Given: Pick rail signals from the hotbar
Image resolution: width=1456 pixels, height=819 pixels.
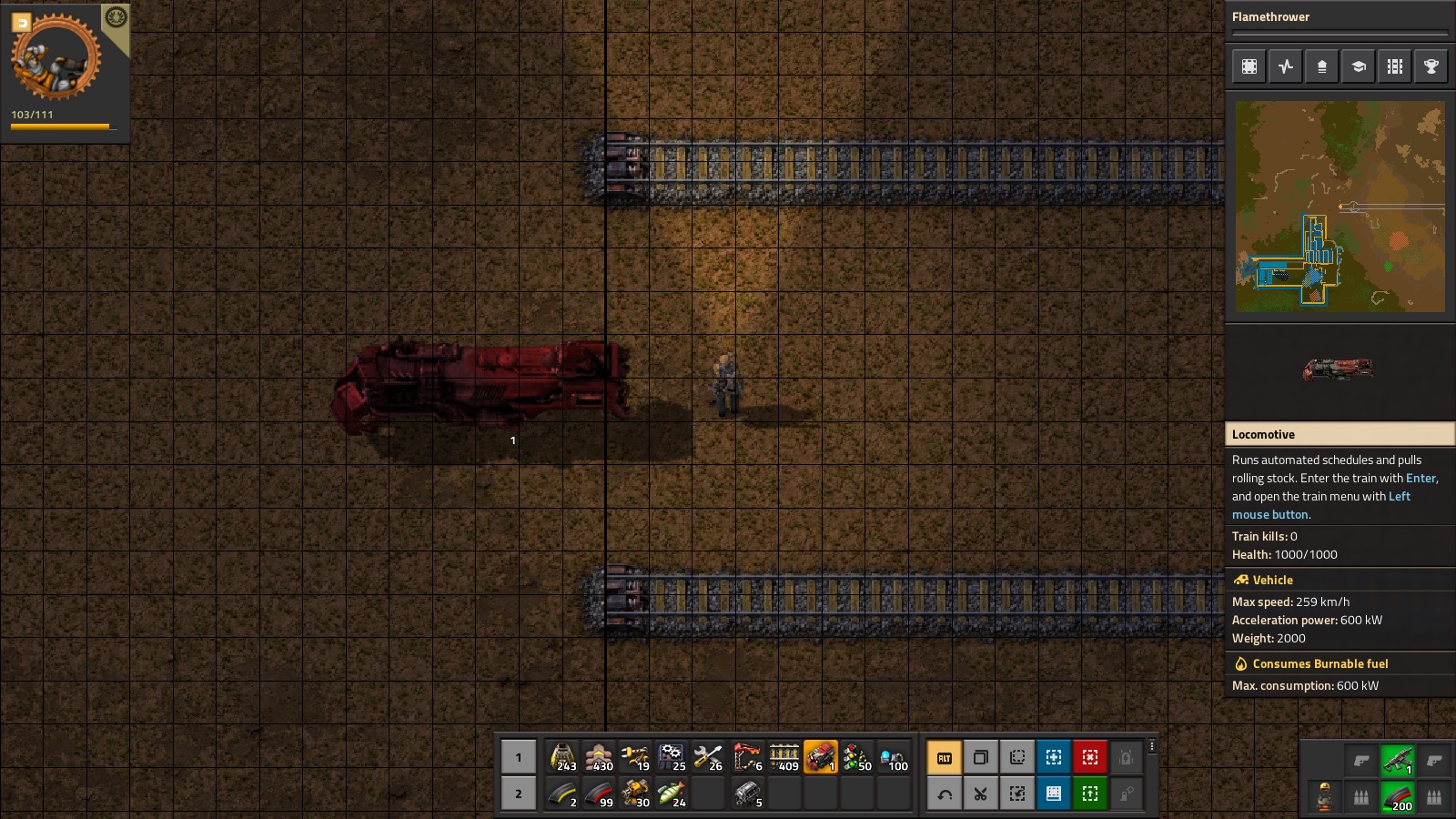Looking at the screenshot, I should point(856,757).
